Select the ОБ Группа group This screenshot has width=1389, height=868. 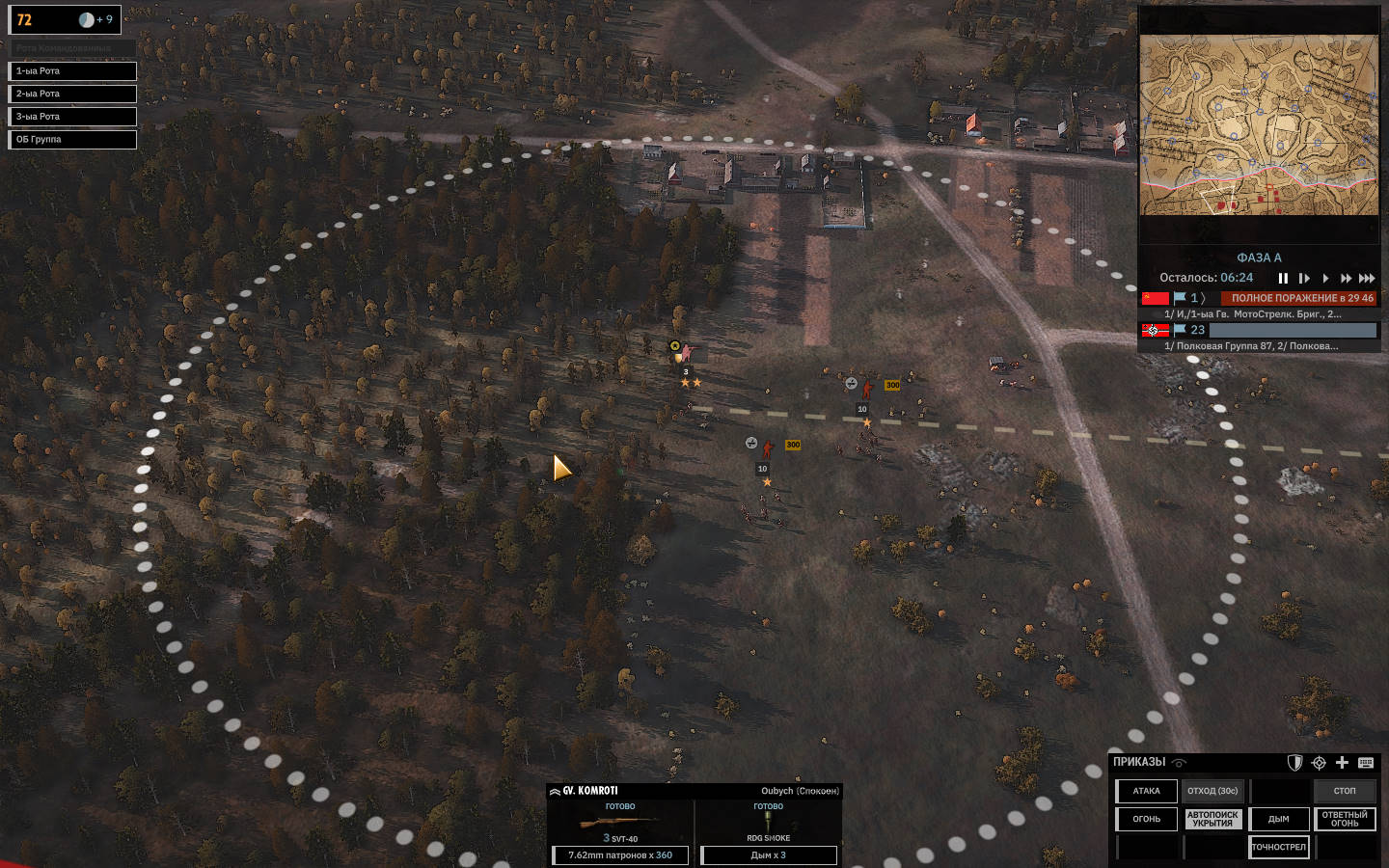coord(72,140)
